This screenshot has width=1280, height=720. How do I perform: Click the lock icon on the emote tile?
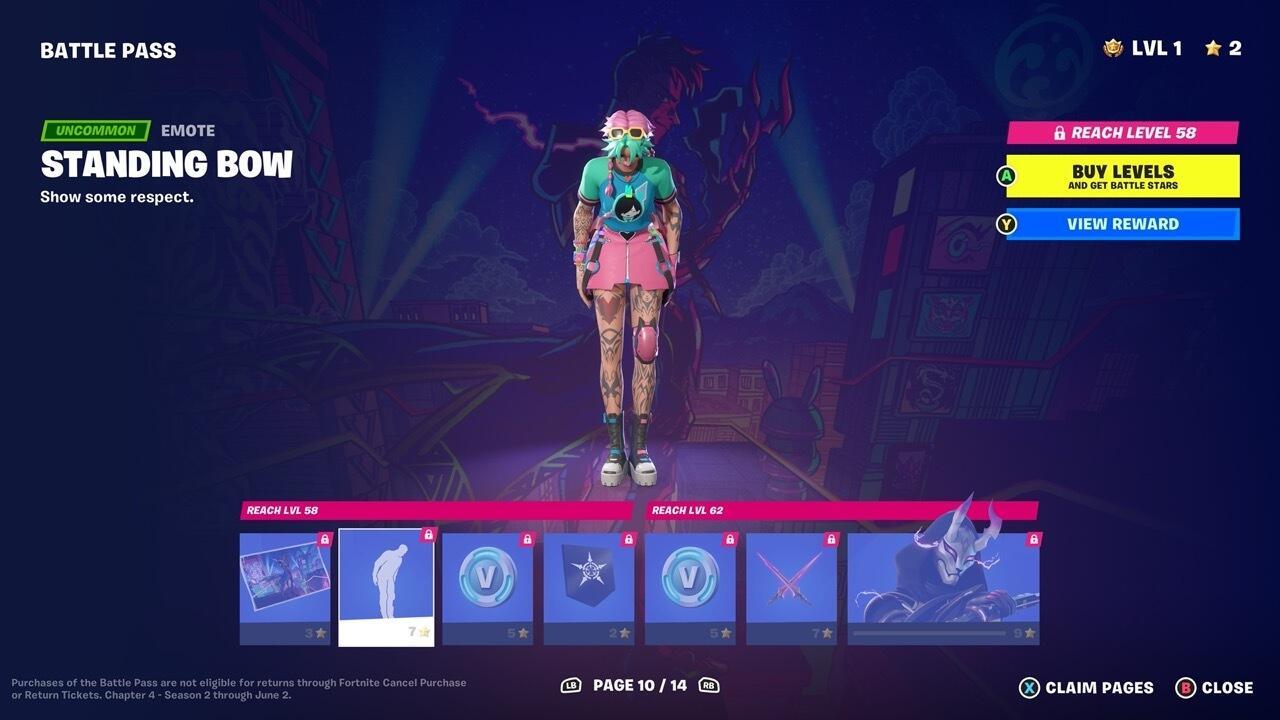click(427, 534)
